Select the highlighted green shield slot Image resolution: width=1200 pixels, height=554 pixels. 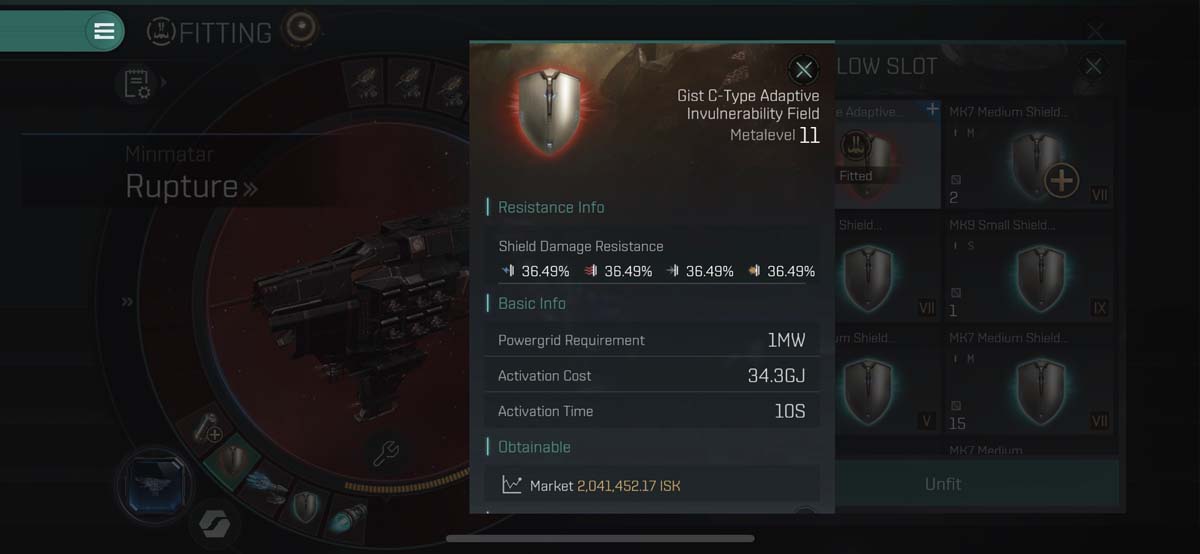tap(232, 460)
